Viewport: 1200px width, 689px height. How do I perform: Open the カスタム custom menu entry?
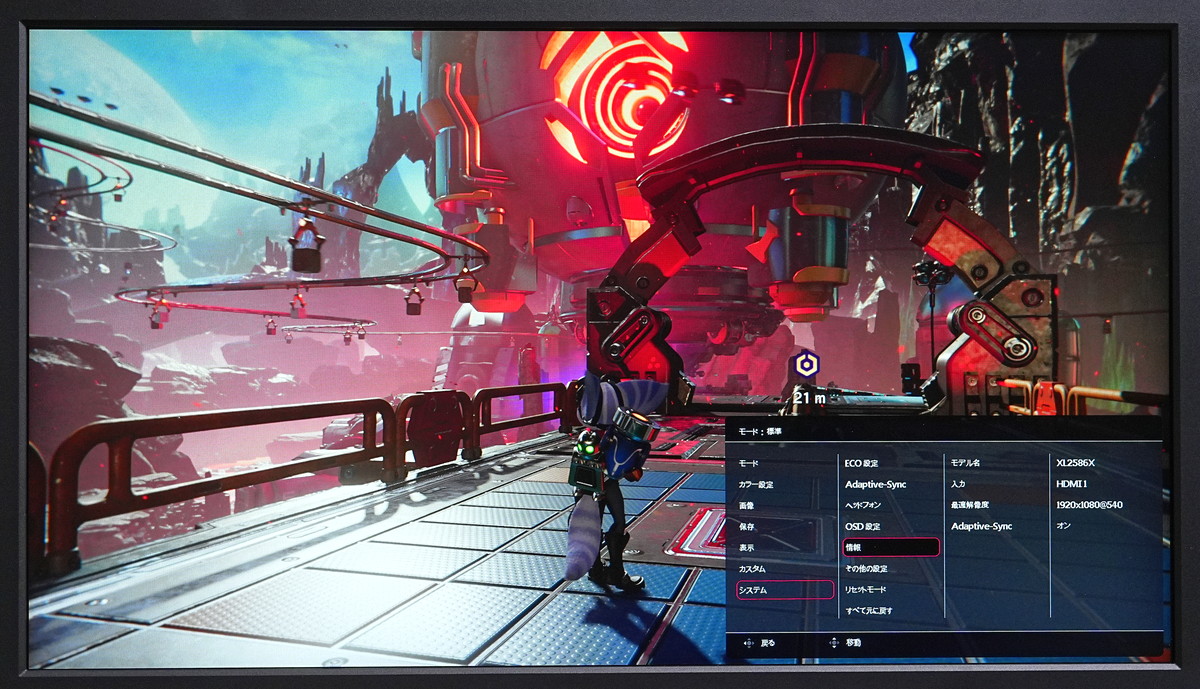point(752,569)
